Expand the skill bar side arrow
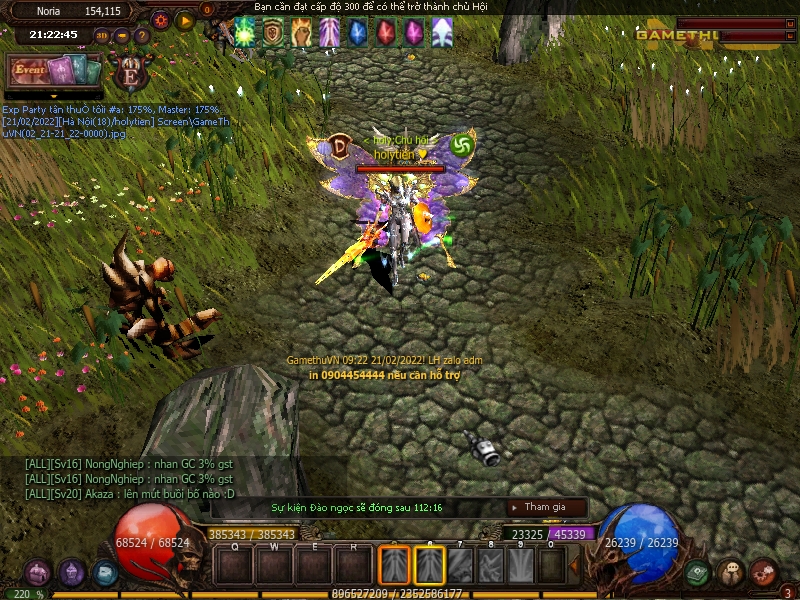The height and width of the screenshot is (600, 800). pyautogui.click(x=574, y=565)
